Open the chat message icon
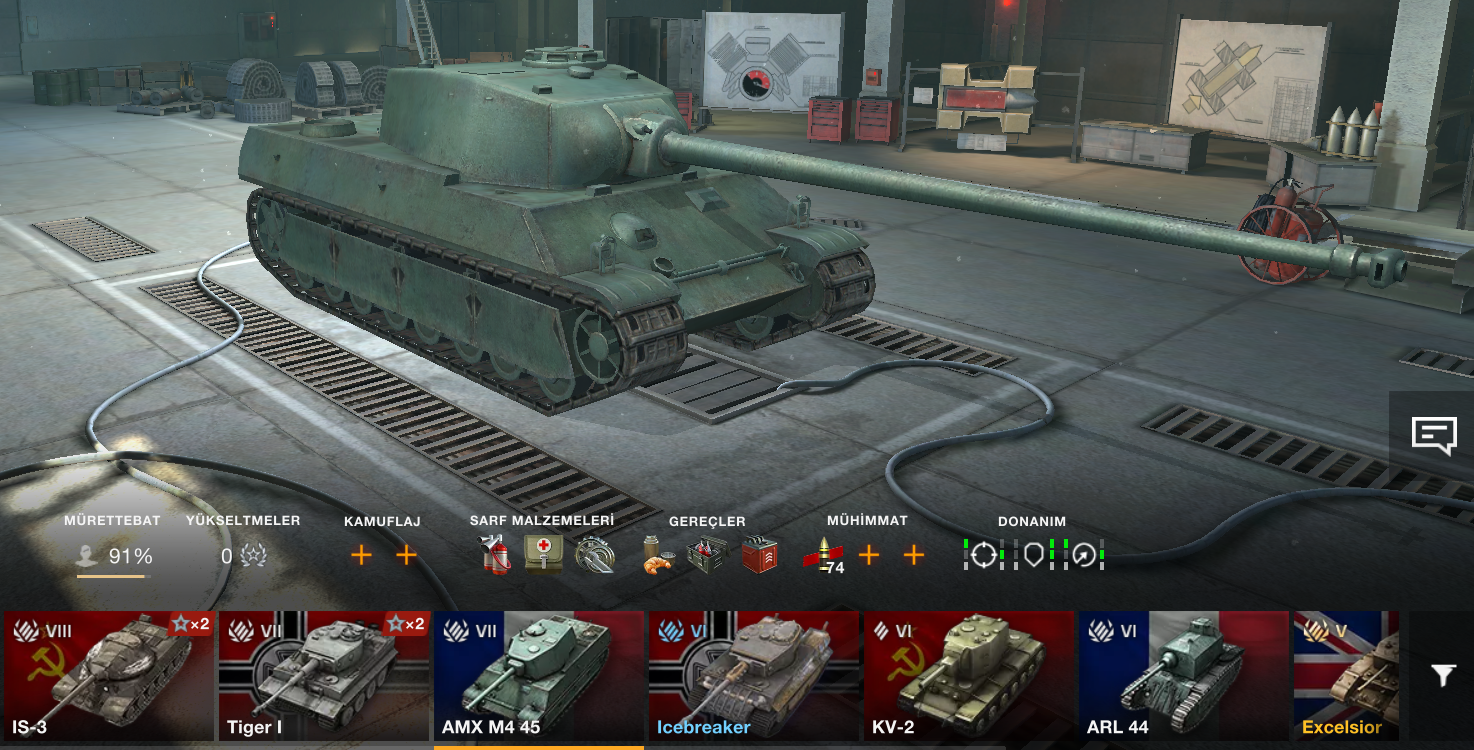 click(x=1434, y=433)
